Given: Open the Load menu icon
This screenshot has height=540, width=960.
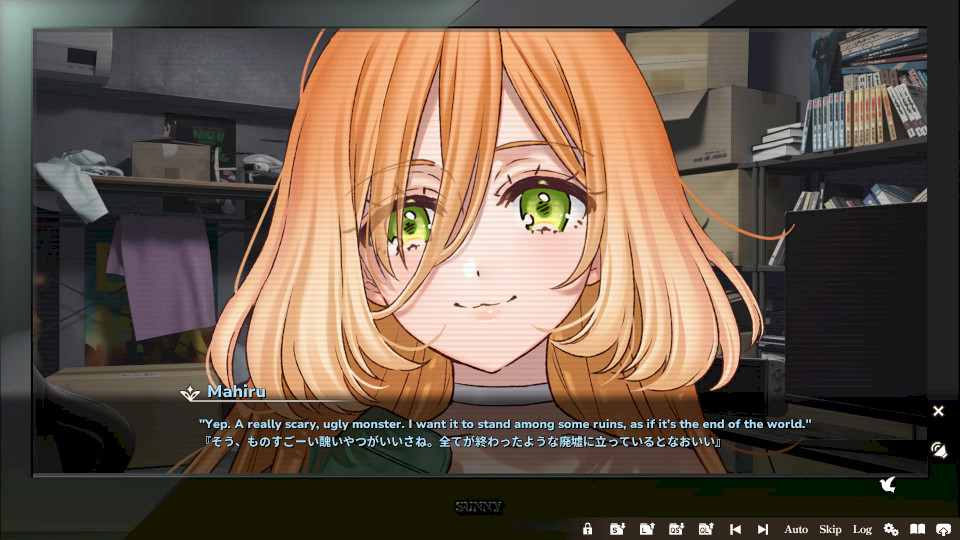Looking at the screenshot, I should tap(646, 529).
